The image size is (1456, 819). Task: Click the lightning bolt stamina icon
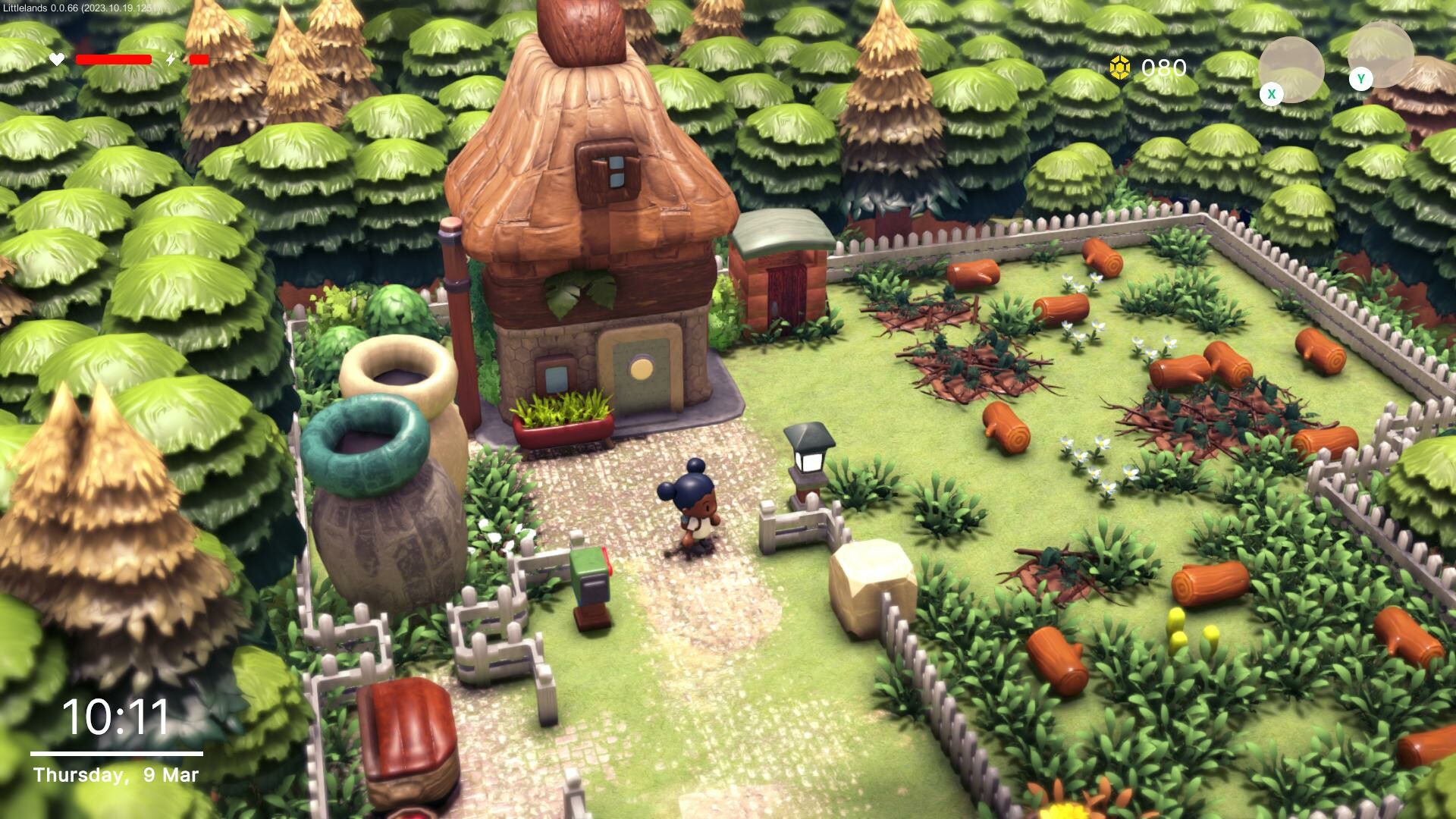171,58
